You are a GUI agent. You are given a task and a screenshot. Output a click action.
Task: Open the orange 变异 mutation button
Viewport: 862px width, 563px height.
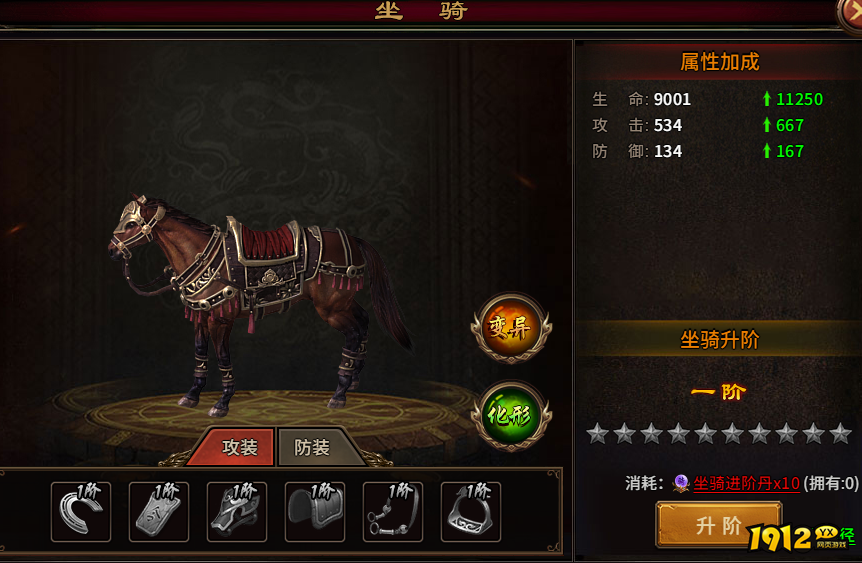[511, 325]
